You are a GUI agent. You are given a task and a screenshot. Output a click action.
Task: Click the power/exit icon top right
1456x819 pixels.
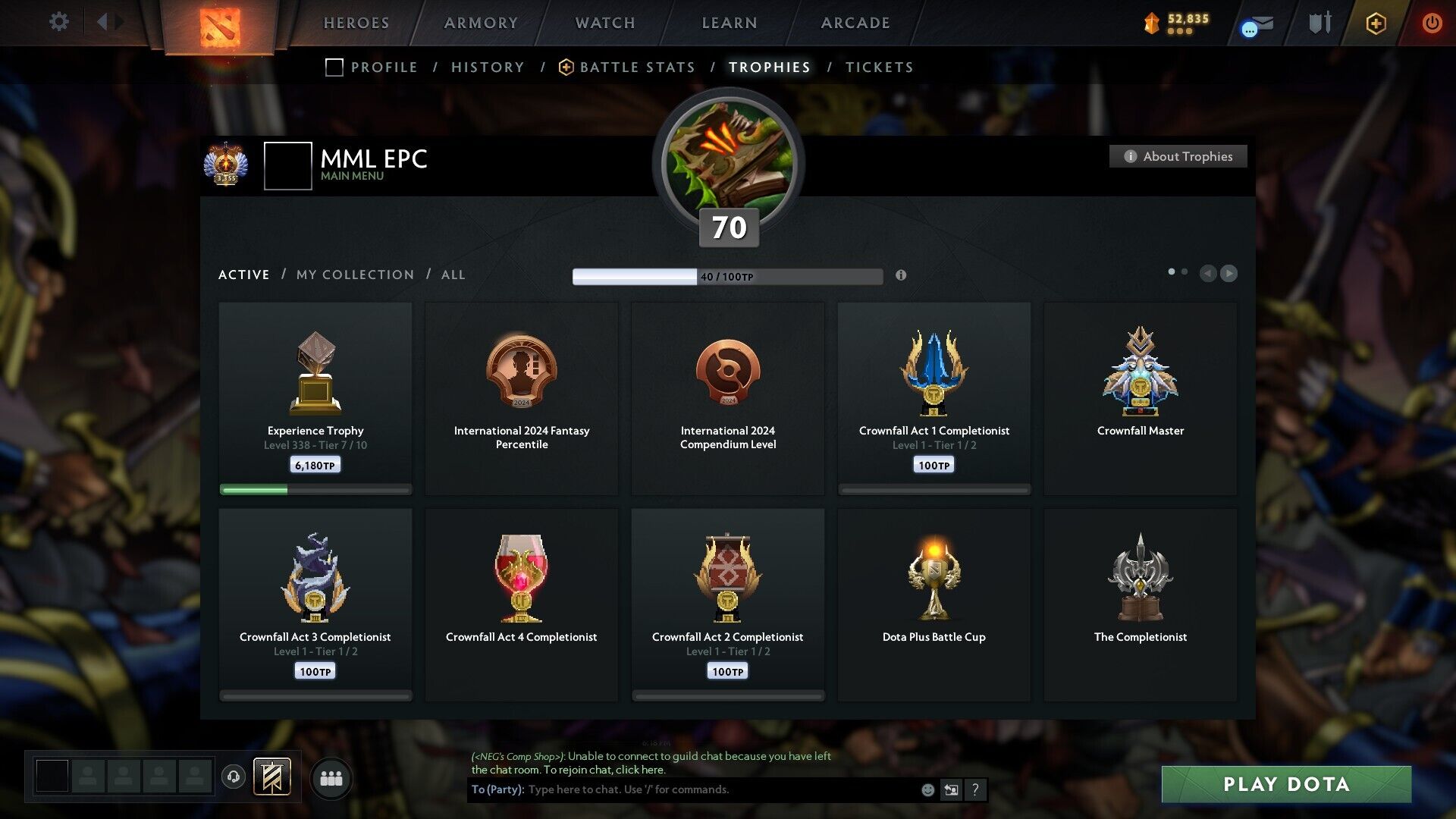1432,23
